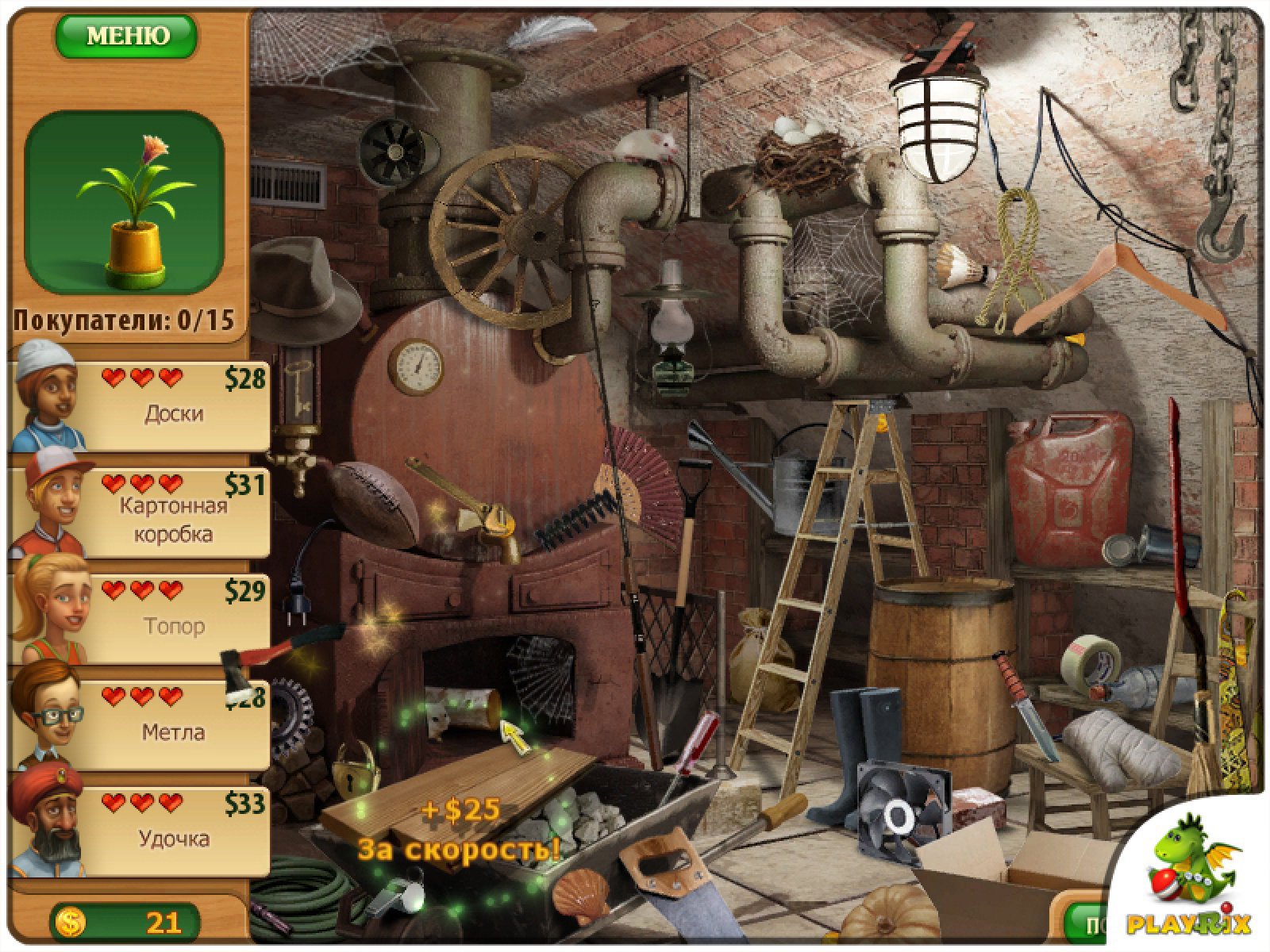Image resolution: width=1270 pixels, height=952 pixels.
Task: Open the МЕНЮ button
Action: pyautogui.click(x=125, y=36)
